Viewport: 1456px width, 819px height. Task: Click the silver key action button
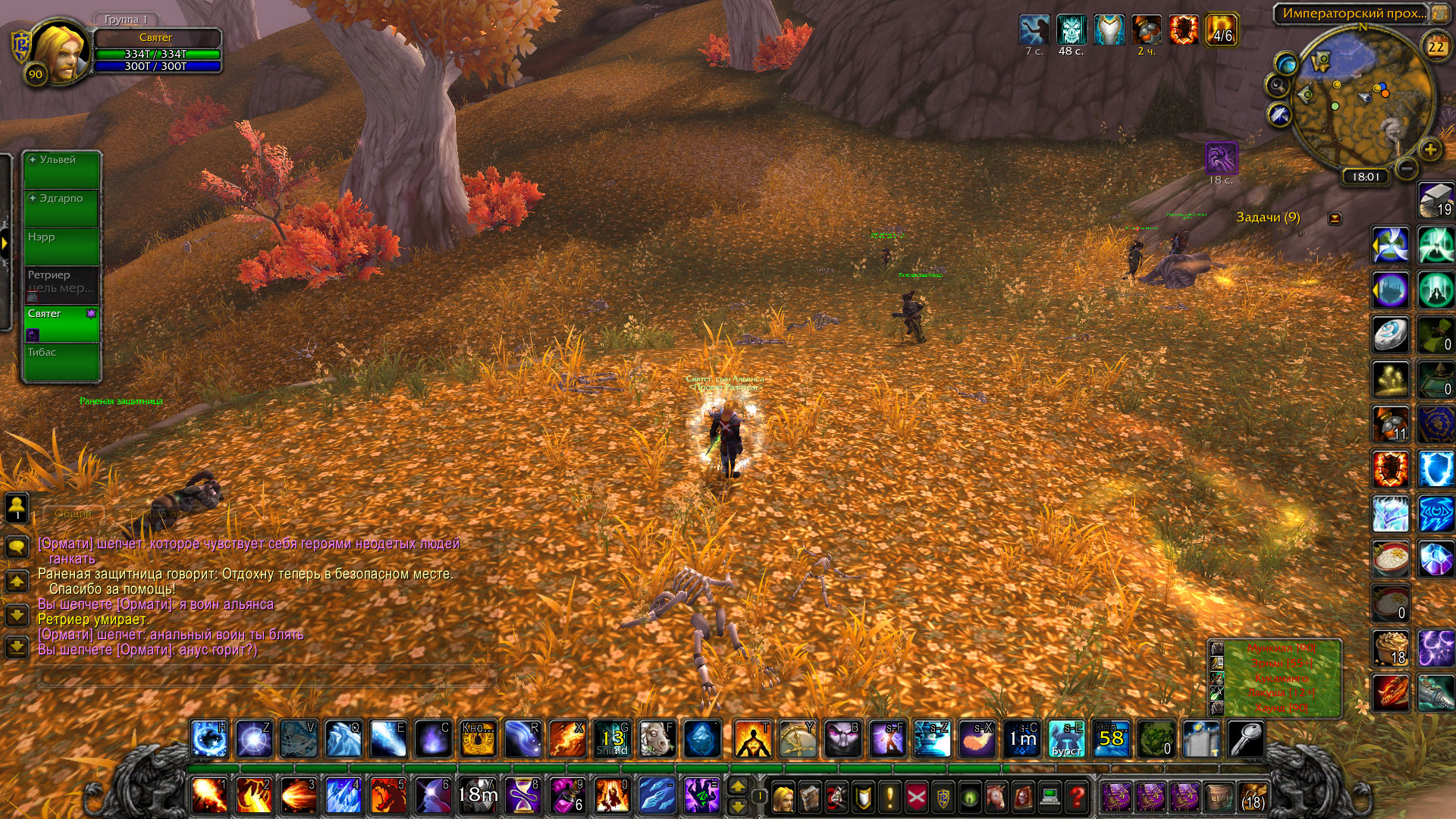[1245, 739]
